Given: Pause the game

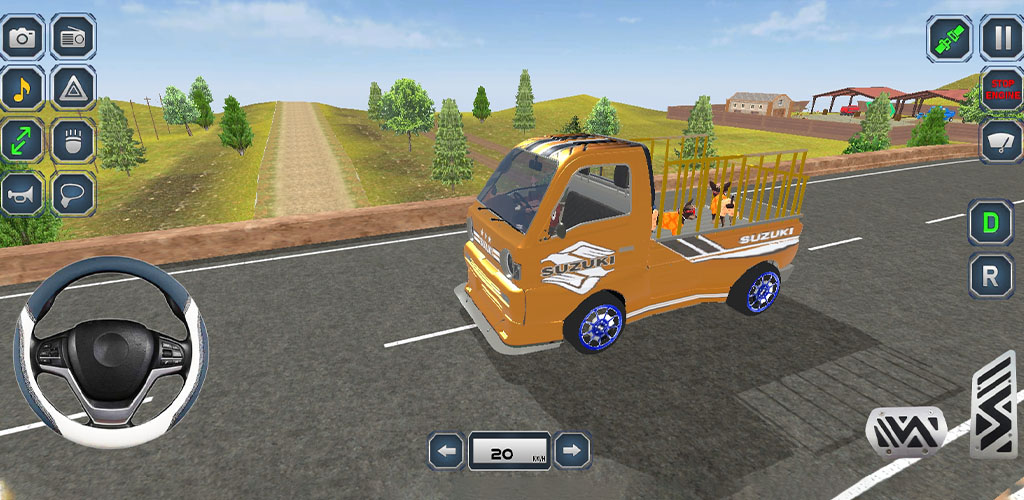Looking at the screenshot, I should (x=1000, y=38).
